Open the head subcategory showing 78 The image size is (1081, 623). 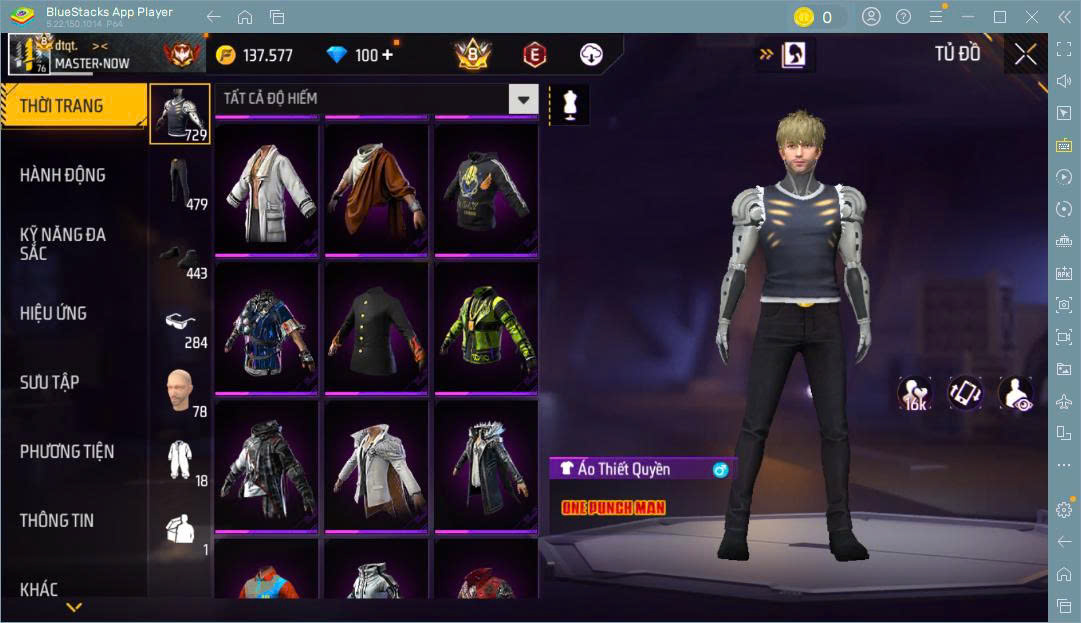tap(181, 392)
